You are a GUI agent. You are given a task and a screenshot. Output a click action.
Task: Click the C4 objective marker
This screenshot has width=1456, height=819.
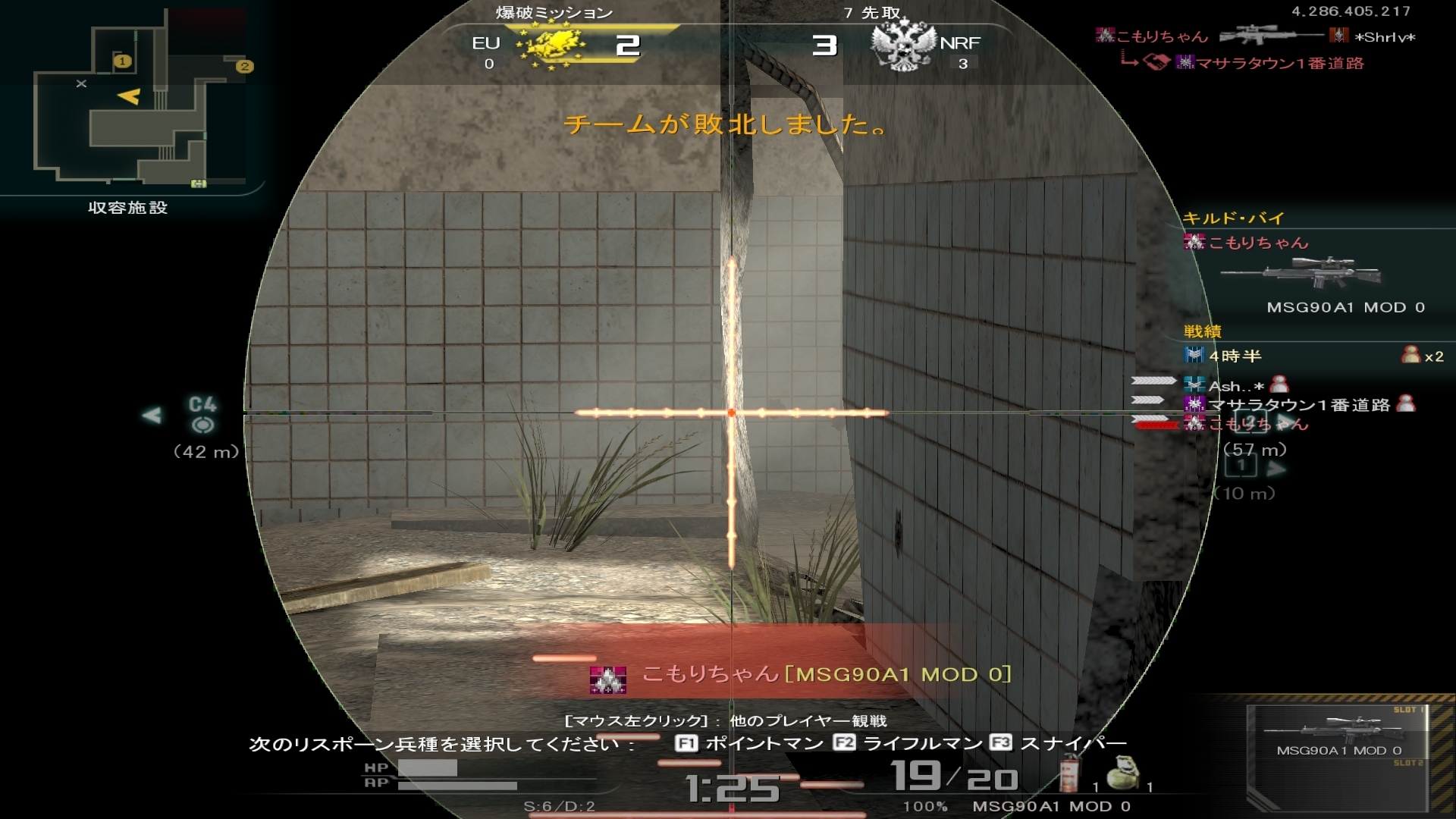[x=202, y=414]
